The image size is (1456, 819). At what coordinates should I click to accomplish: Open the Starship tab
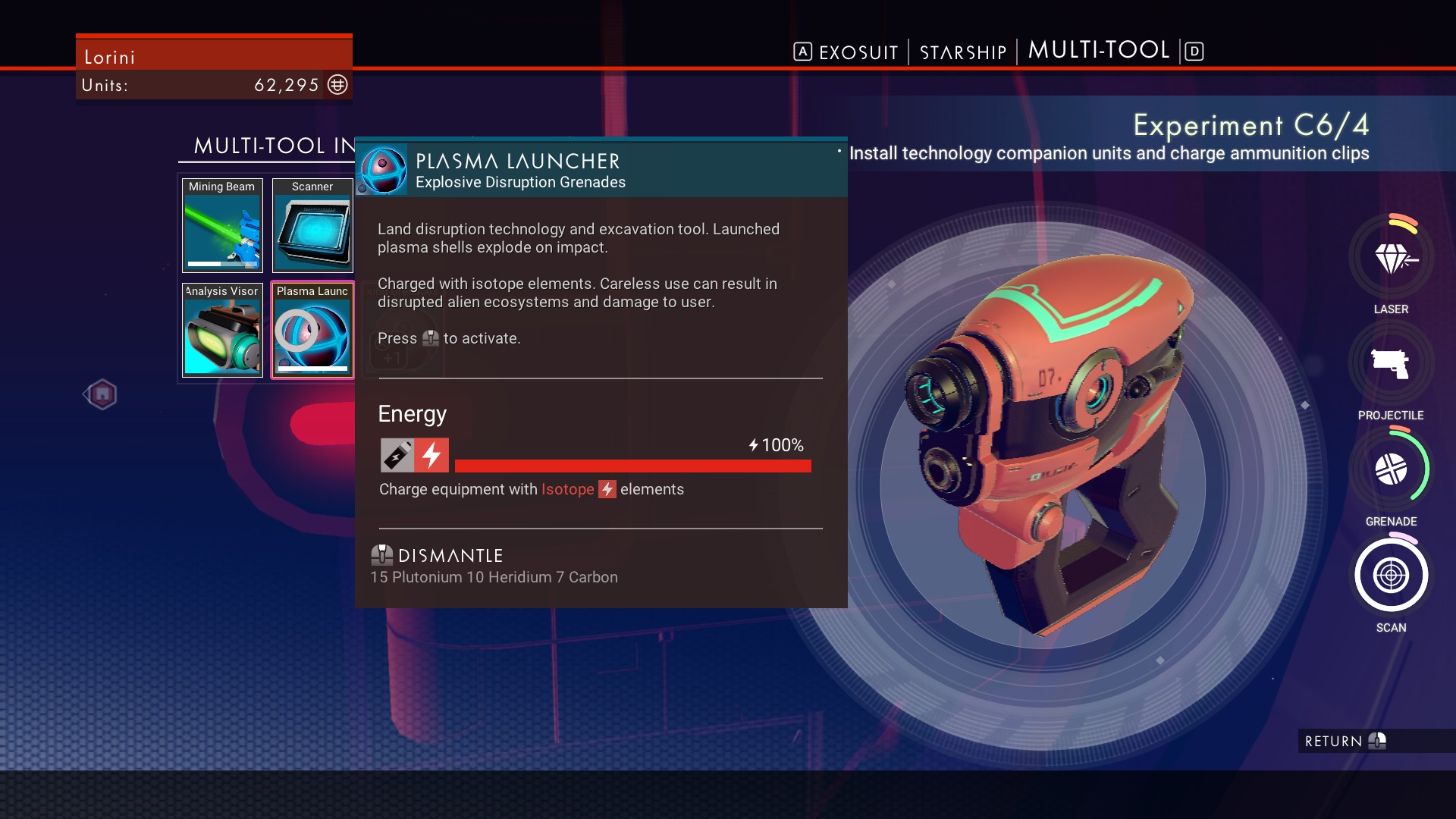[962, 52]
